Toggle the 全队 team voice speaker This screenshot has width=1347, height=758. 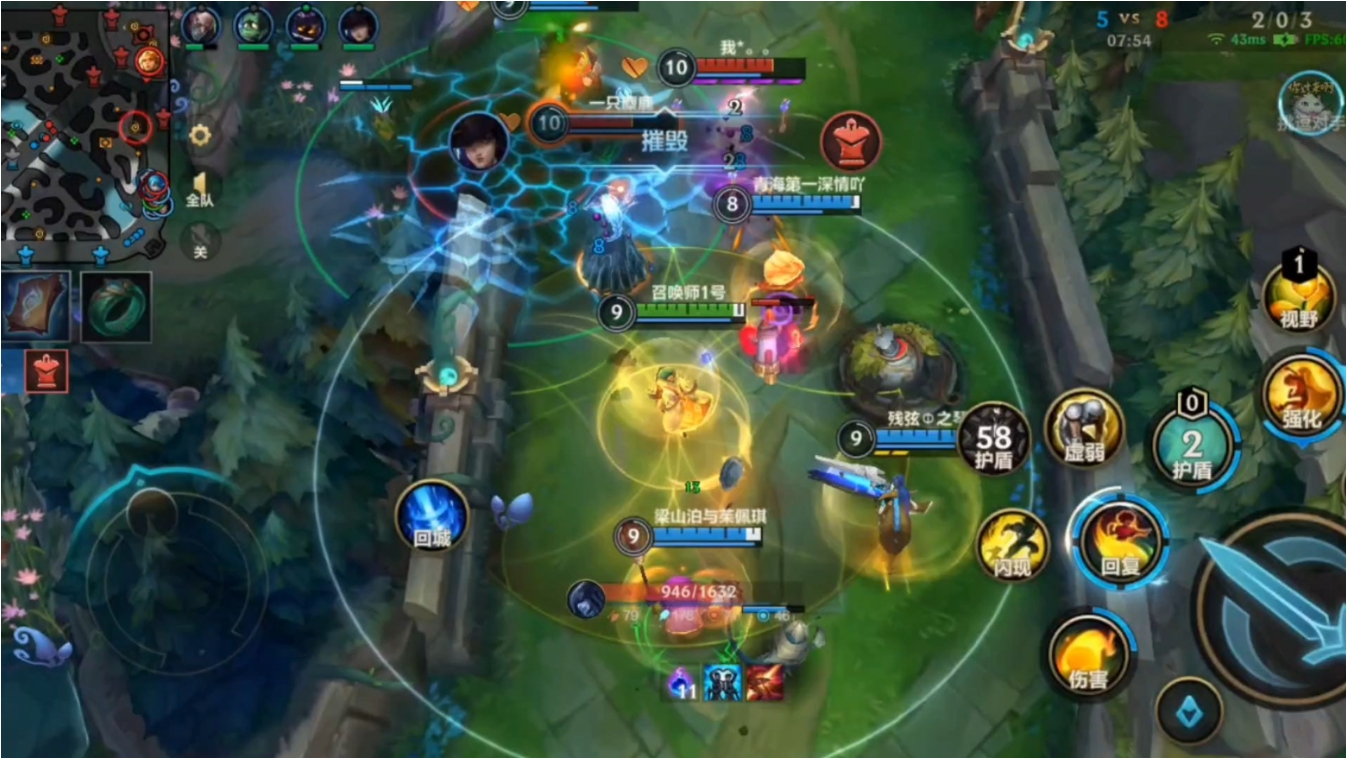(200, 188)
